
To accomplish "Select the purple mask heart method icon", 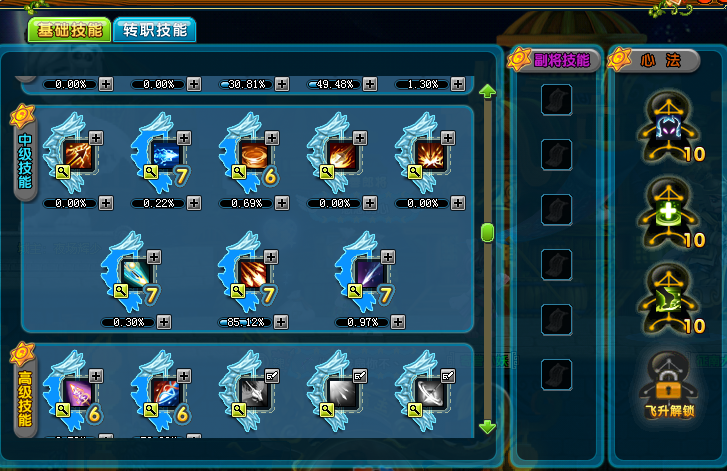I will pyautogui.click(x=669, y=125).
